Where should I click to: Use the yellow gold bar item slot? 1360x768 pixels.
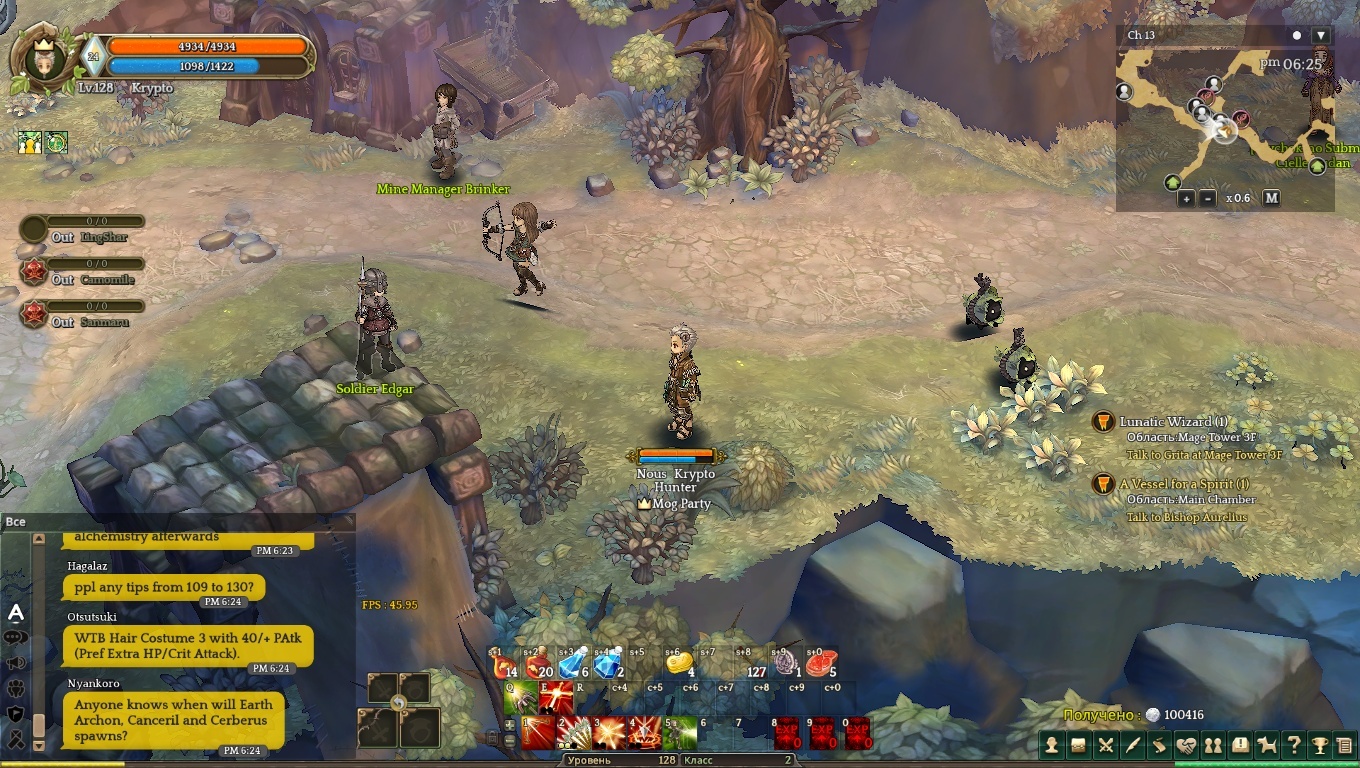point(679,663)
